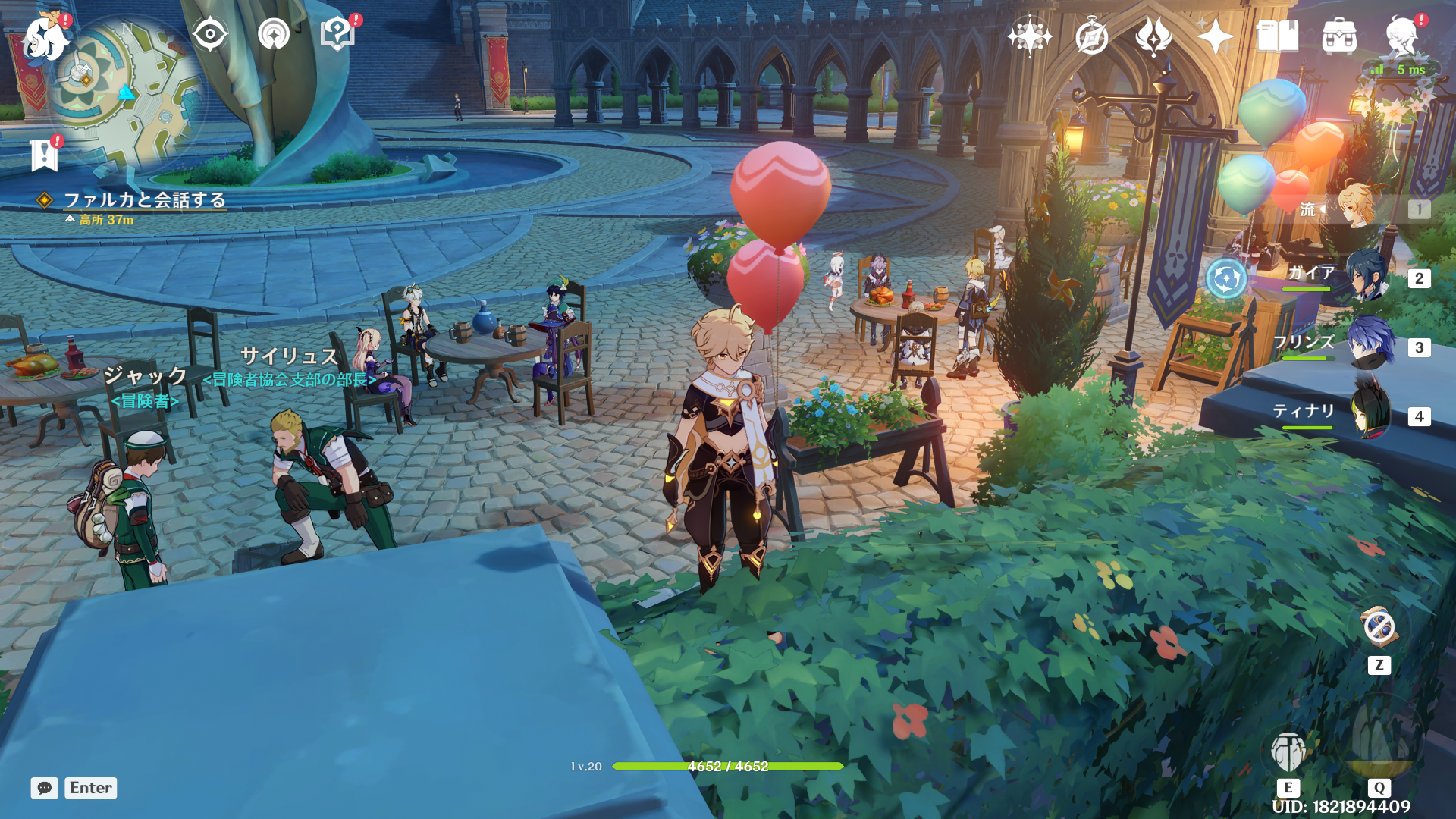Open the inventory bag icon
This screenshot has height=819, width=1456.
point(1339,36)
